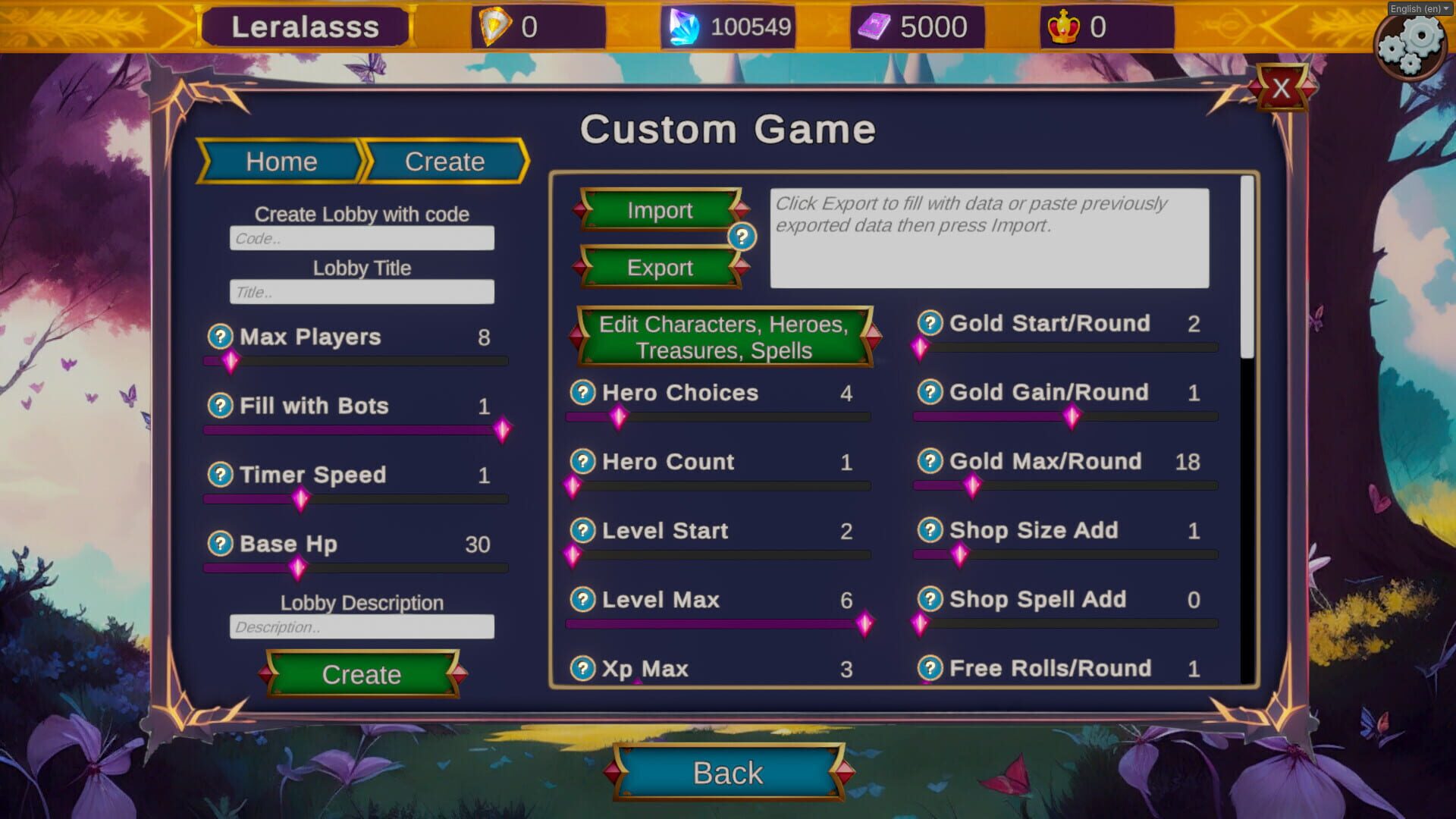Click the Export button
The width and height of the screenshot is (1456, 819).
659,268
